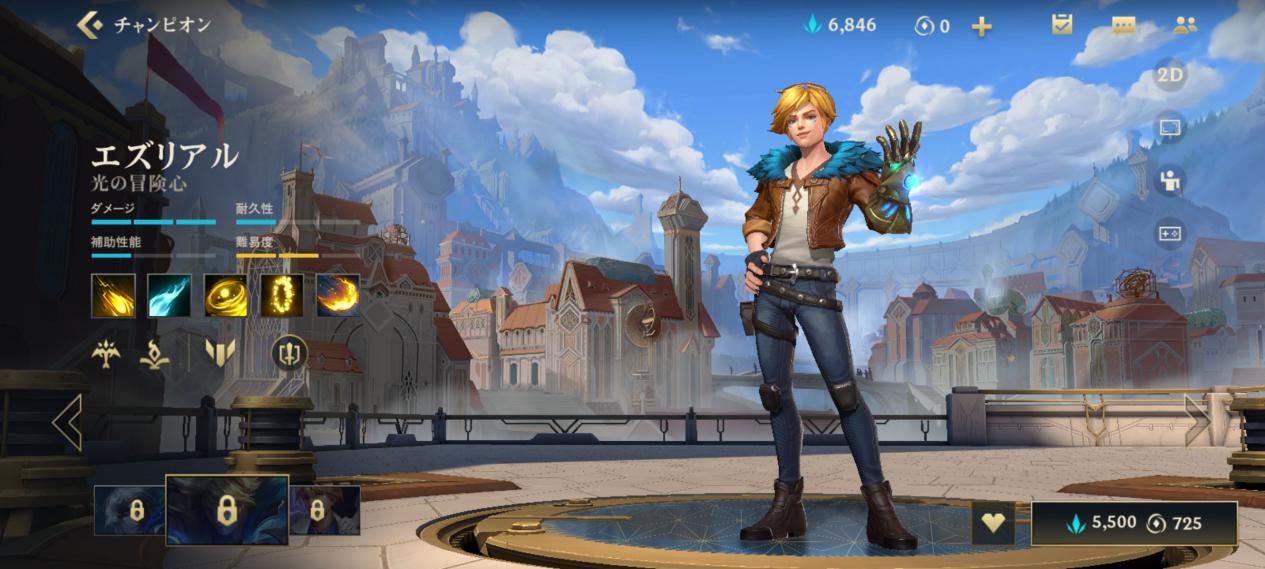
Task: Open the character pose emote button
Action: 1170,181
